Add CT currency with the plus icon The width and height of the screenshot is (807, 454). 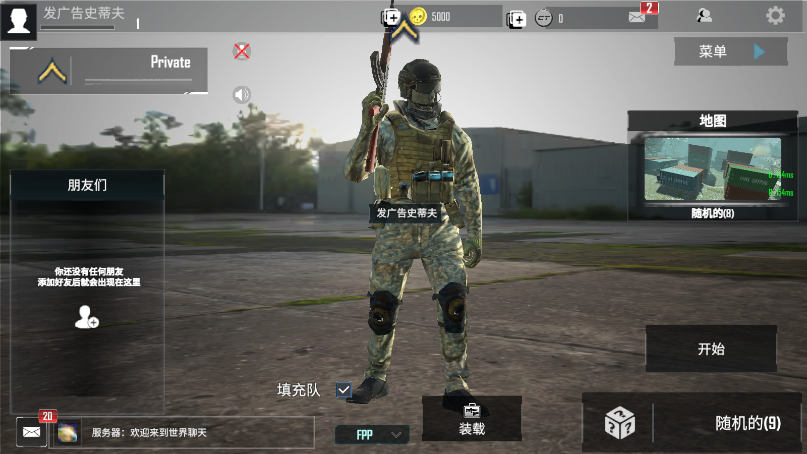pyautogui.click(x=516, y=18)
